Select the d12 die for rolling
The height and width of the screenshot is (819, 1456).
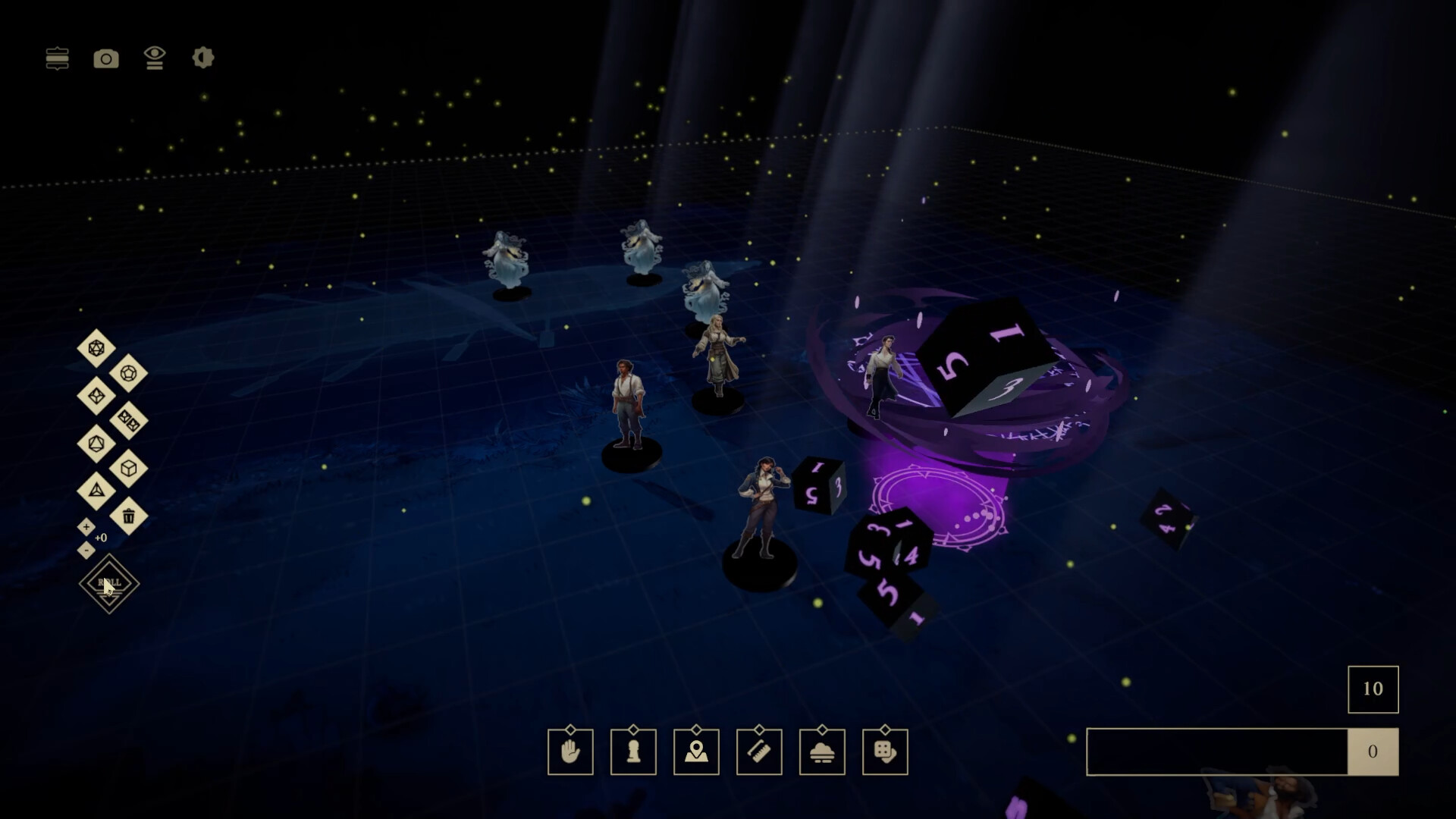[x=128, y=374]
